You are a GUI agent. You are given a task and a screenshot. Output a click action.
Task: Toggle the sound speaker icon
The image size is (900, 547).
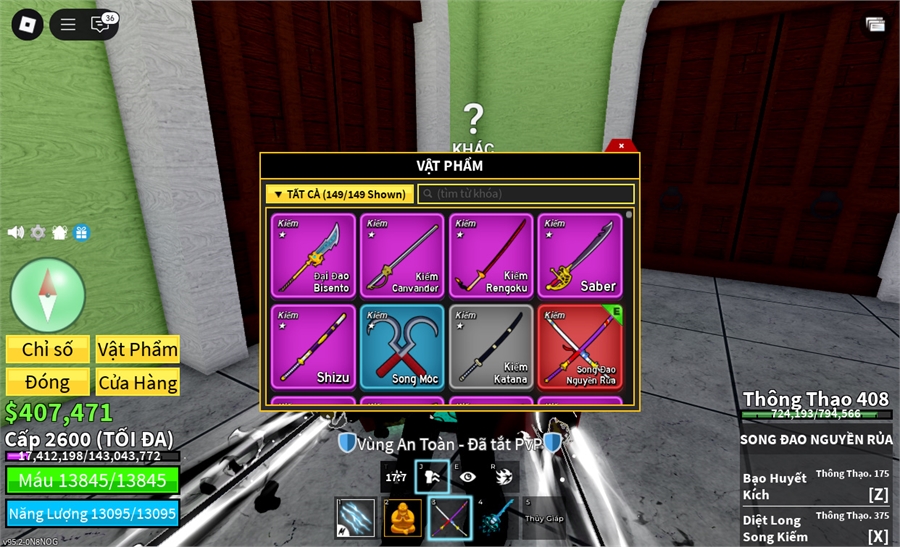16,232
